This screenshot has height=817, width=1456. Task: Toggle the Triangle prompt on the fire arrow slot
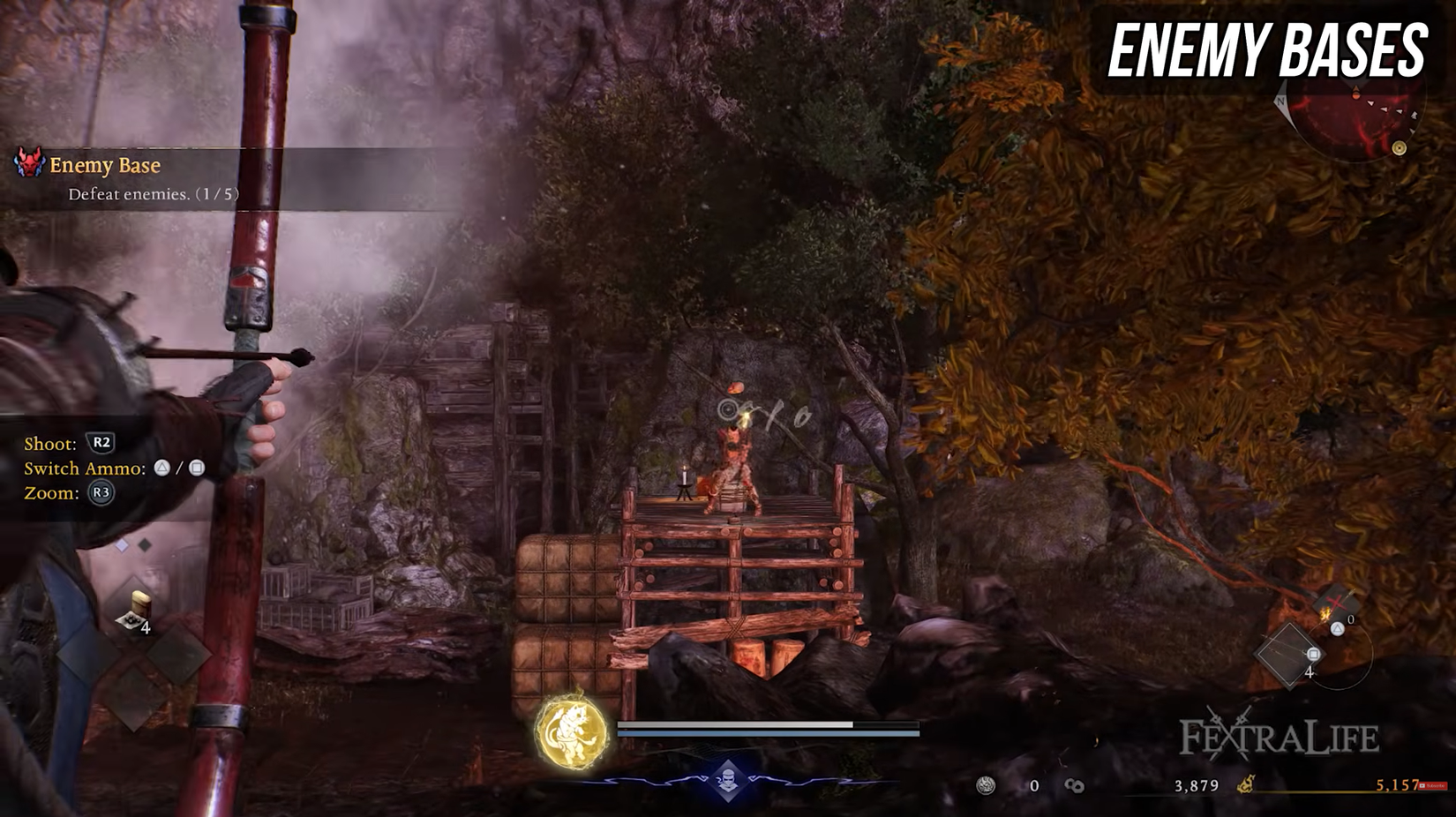[x=1337, y=629]
